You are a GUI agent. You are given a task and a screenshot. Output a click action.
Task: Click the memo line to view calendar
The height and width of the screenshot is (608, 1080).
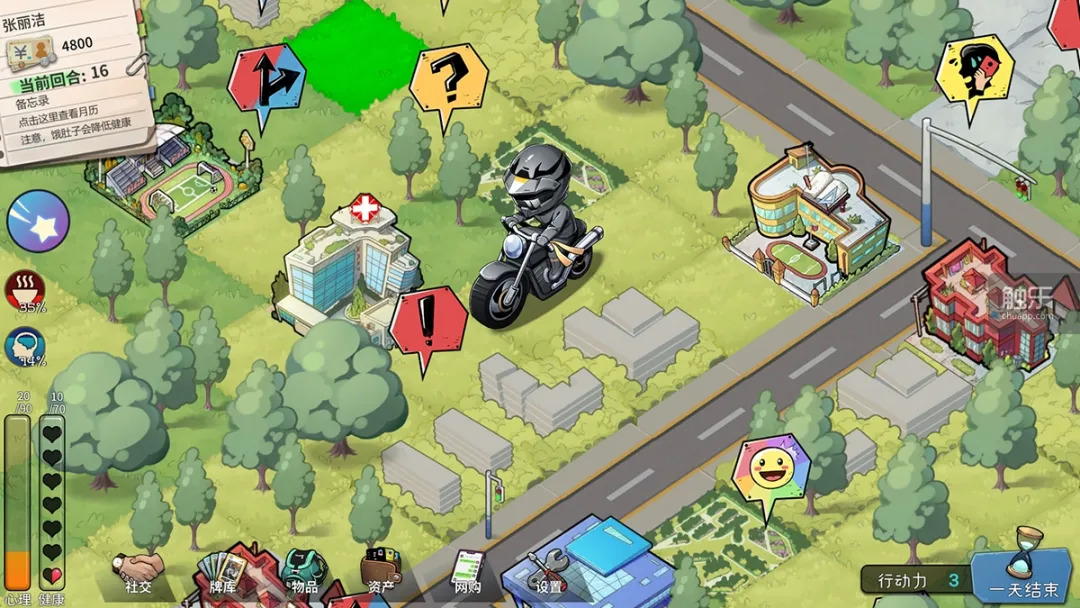tap(62, 120)
